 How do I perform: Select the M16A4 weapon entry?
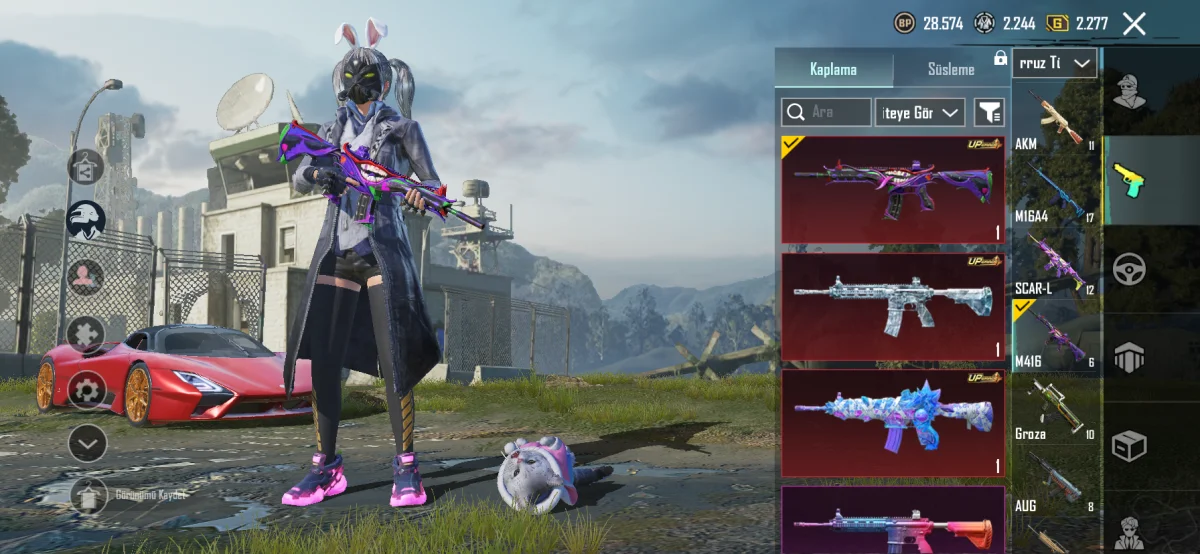[x=1056, y=193]
